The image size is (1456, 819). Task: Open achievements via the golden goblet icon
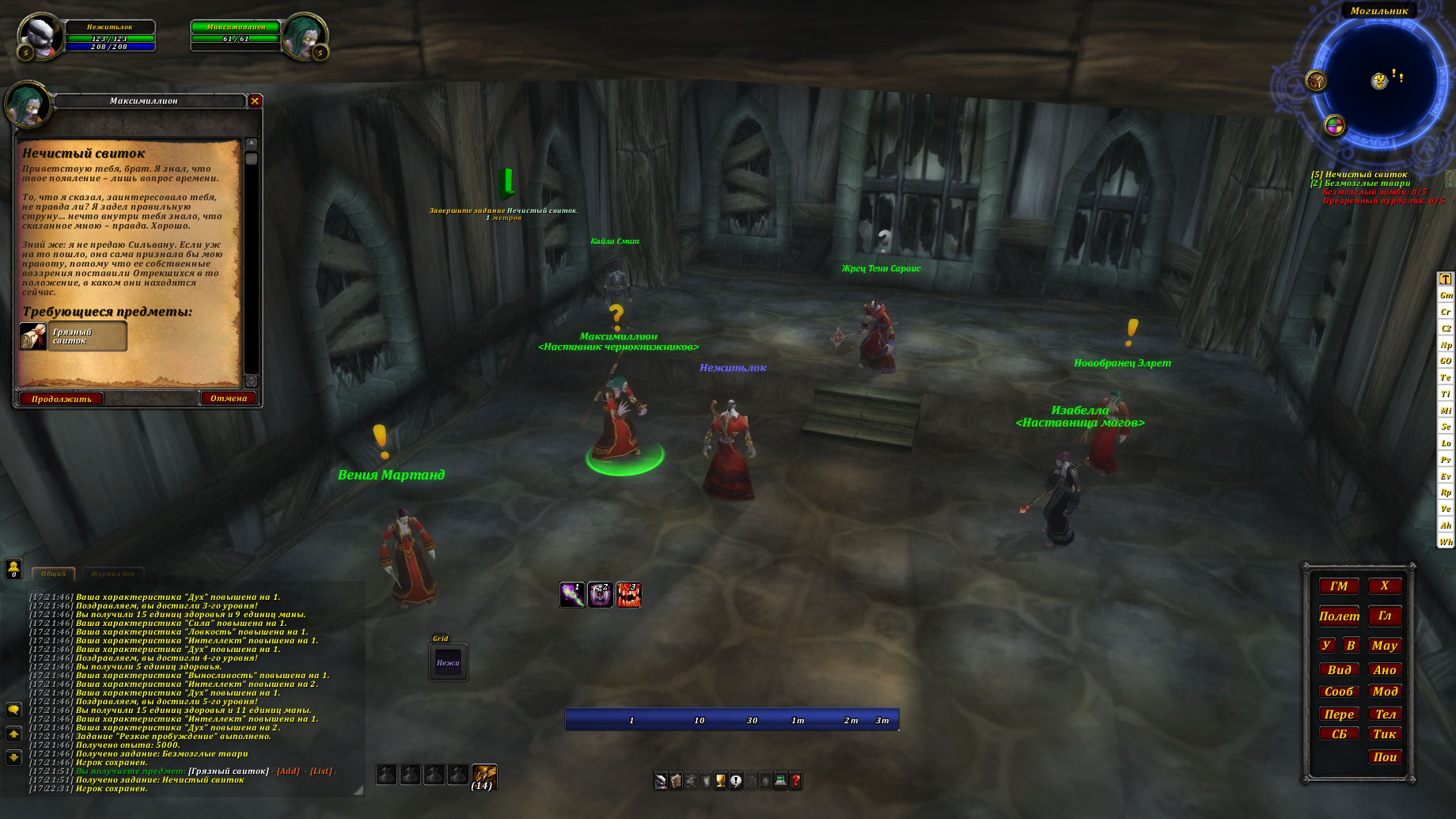[x=720, y=781]
